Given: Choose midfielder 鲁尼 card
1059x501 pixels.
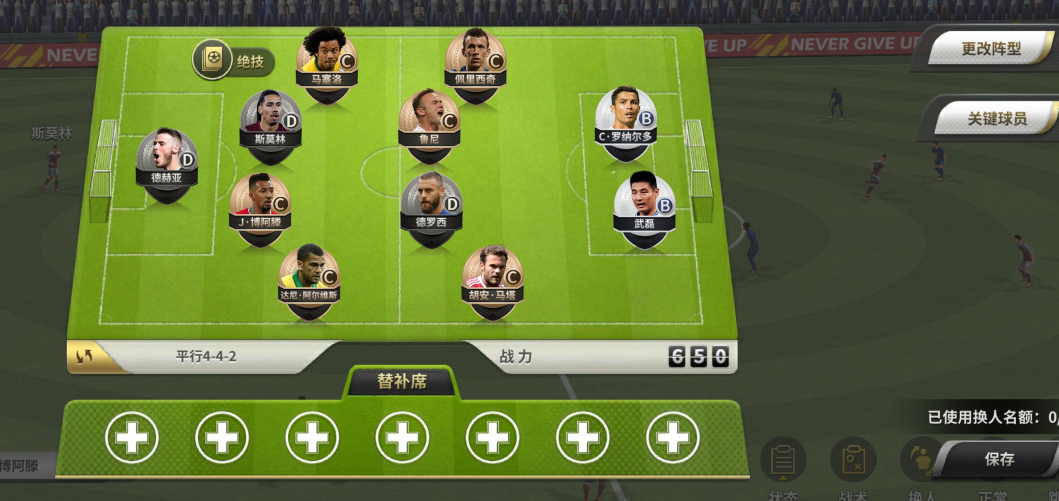Looking at the screenshot, I should [x=429, y=120].
